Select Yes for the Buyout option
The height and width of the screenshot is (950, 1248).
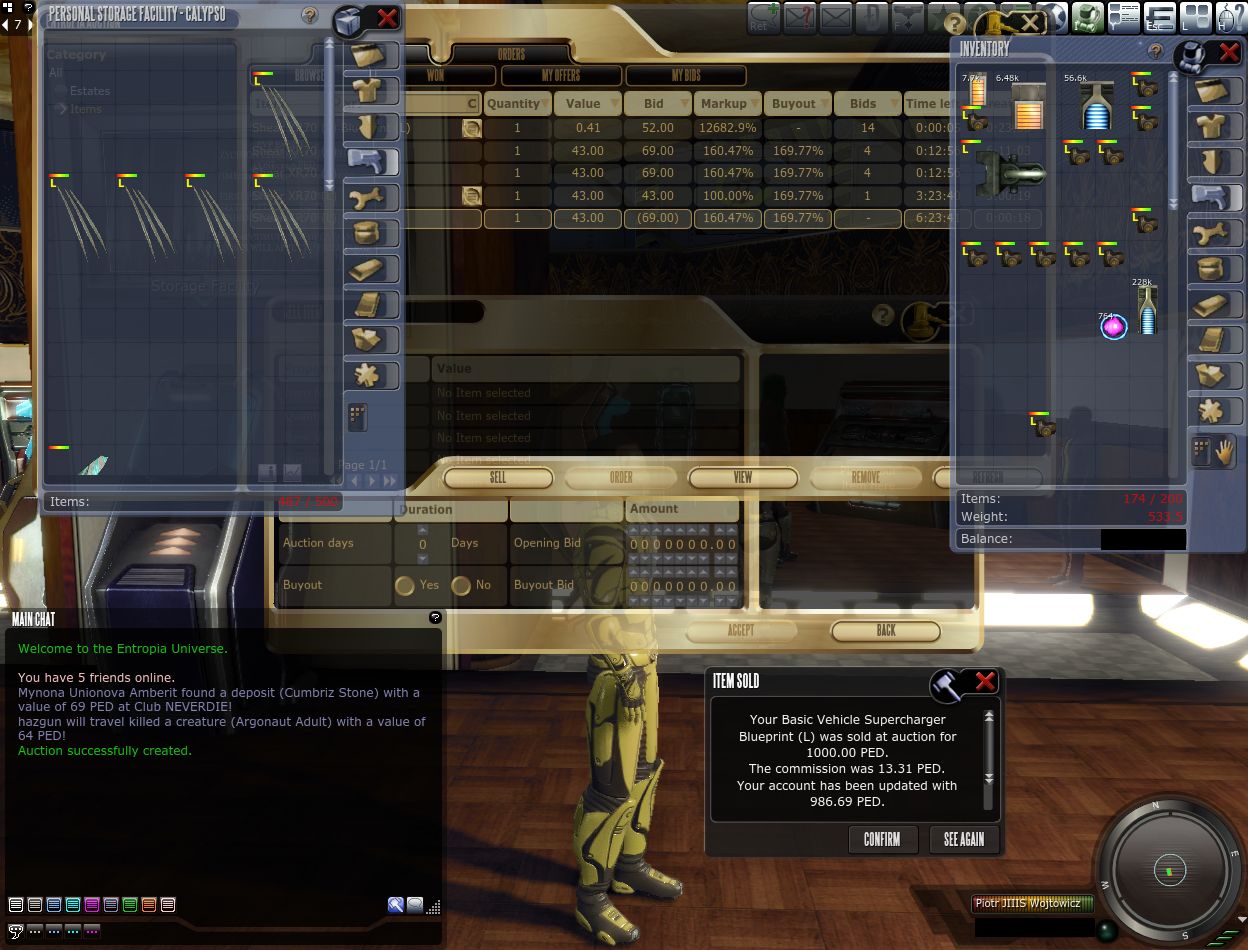[x=405, y=585]
